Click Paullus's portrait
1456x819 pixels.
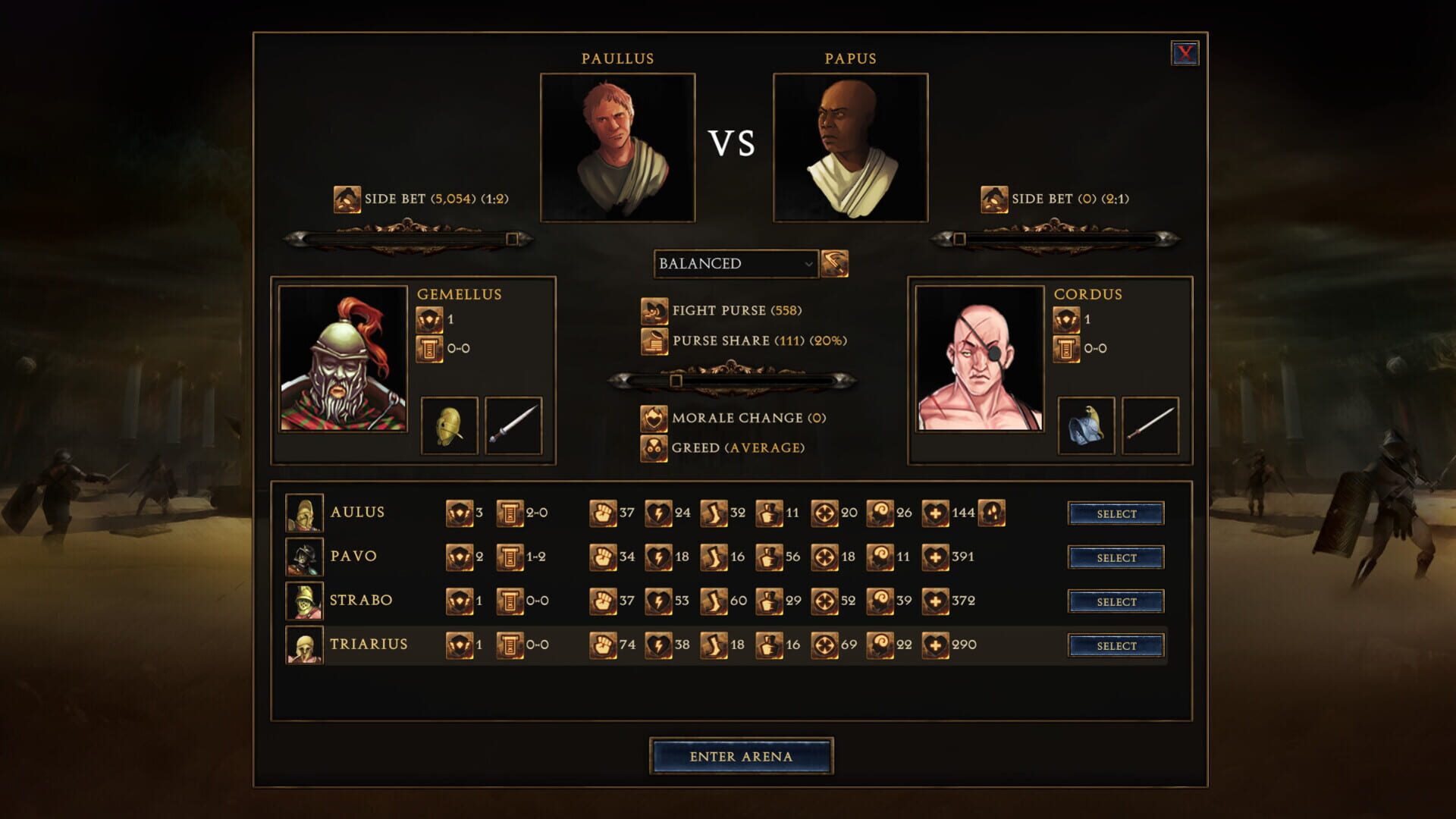[x=618, y=145]
